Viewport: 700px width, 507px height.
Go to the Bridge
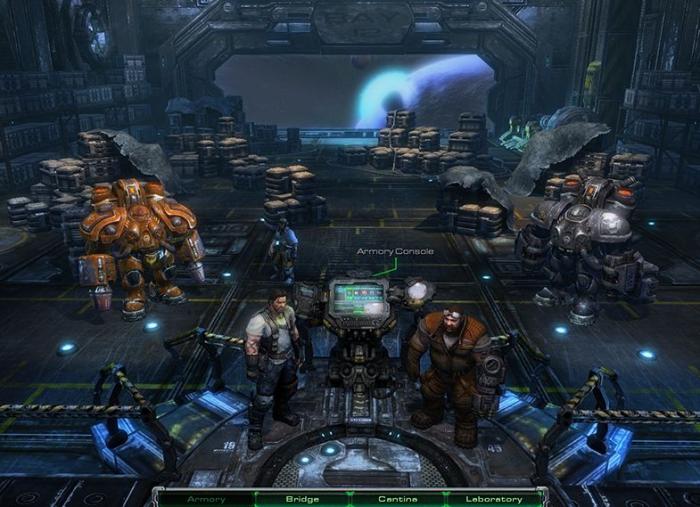(302, 498)
